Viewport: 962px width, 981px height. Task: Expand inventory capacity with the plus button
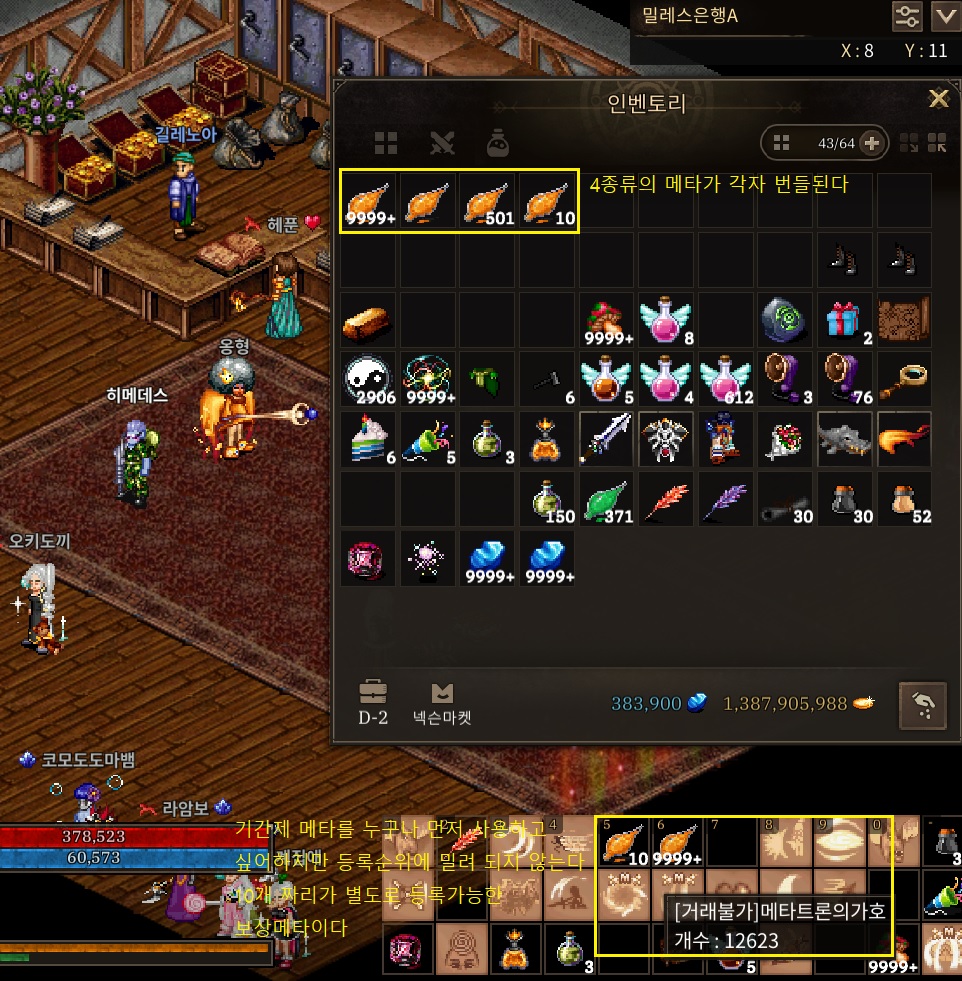point(871,143)
